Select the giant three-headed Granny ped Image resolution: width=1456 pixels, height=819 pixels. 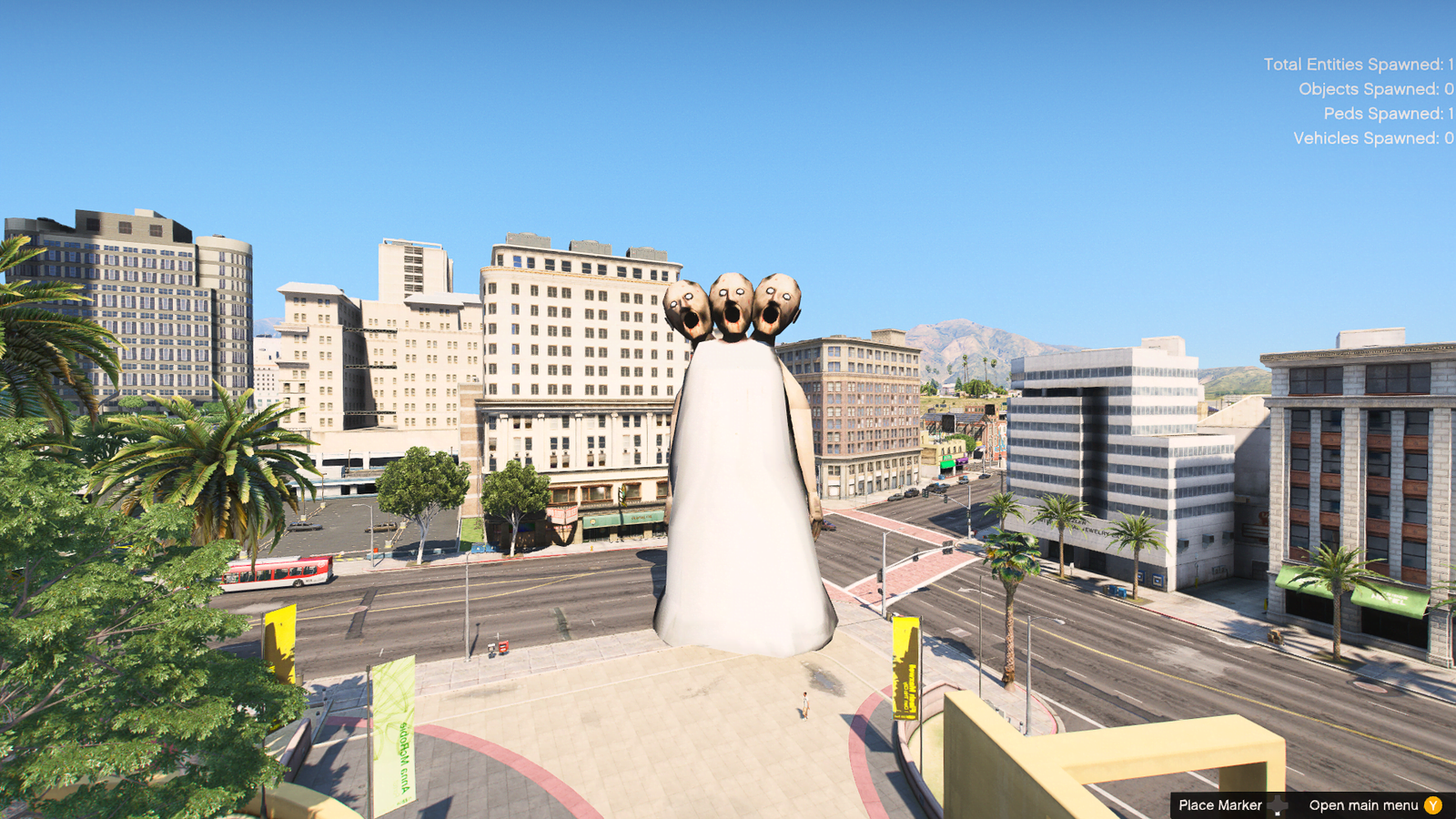click(x=737, y=473)
